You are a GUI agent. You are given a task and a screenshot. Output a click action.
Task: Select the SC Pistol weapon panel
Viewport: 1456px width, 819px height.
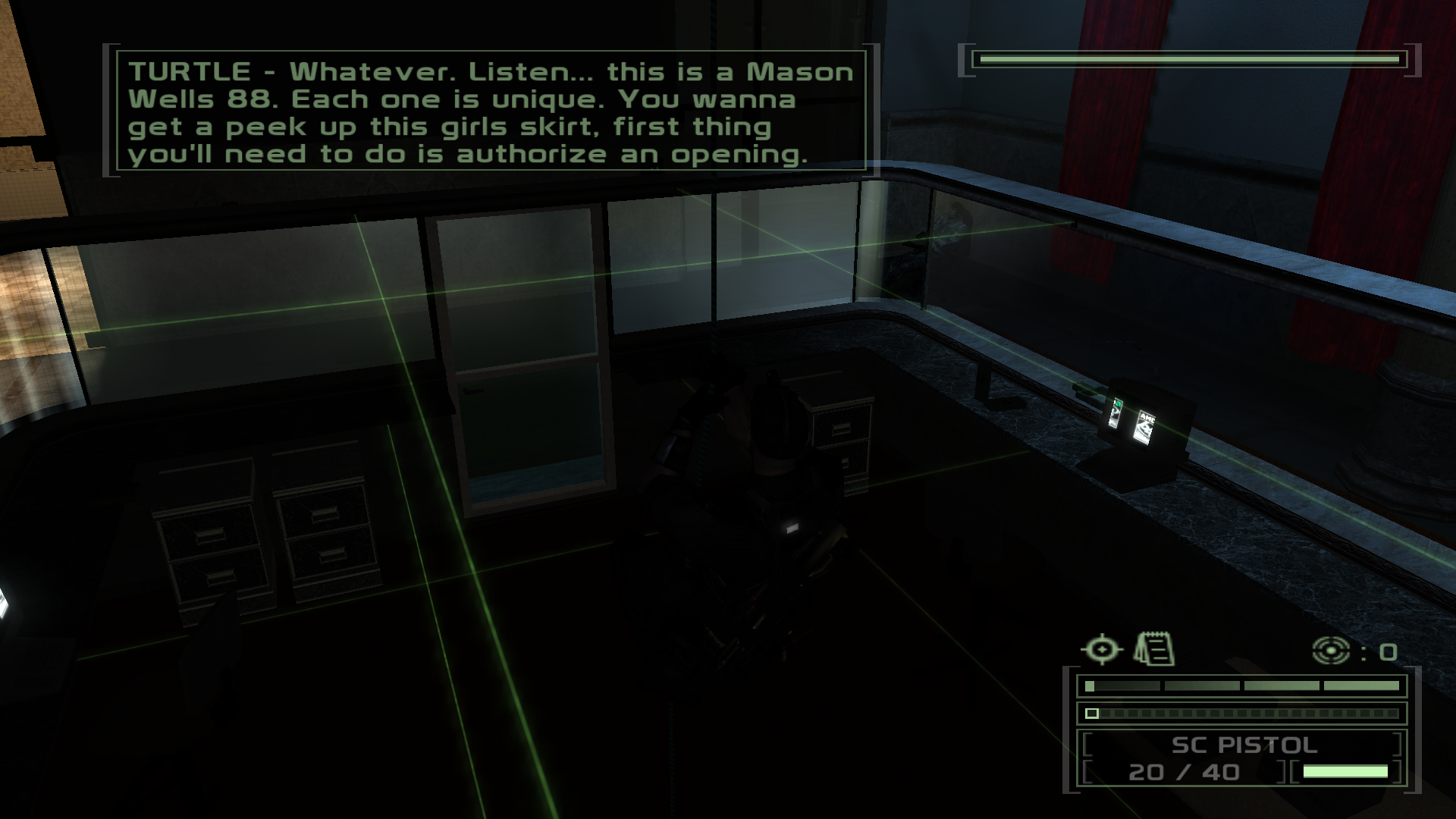tap(1242, 758)
